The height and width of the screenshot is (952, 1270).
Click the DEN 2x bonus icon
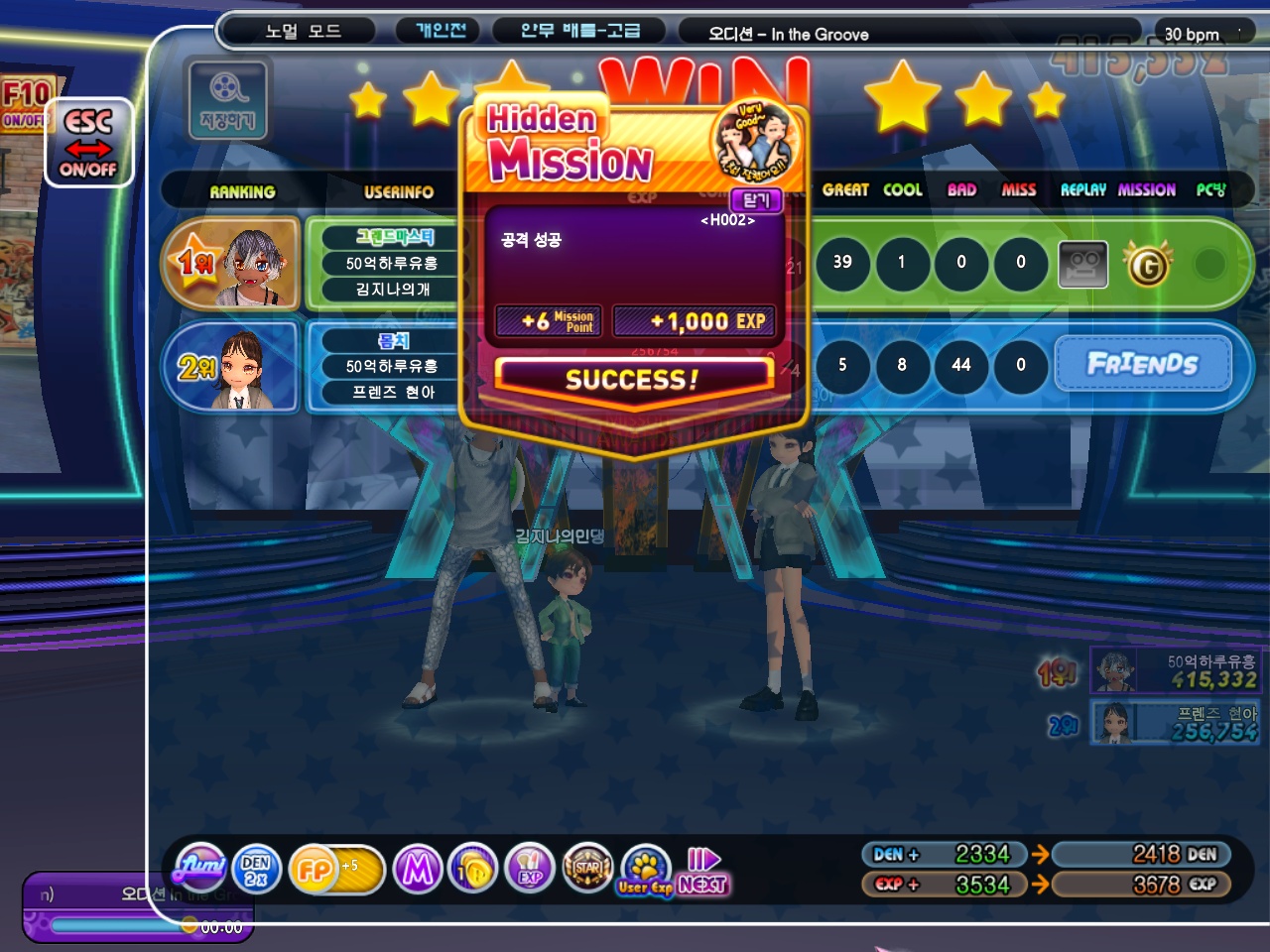256,870
